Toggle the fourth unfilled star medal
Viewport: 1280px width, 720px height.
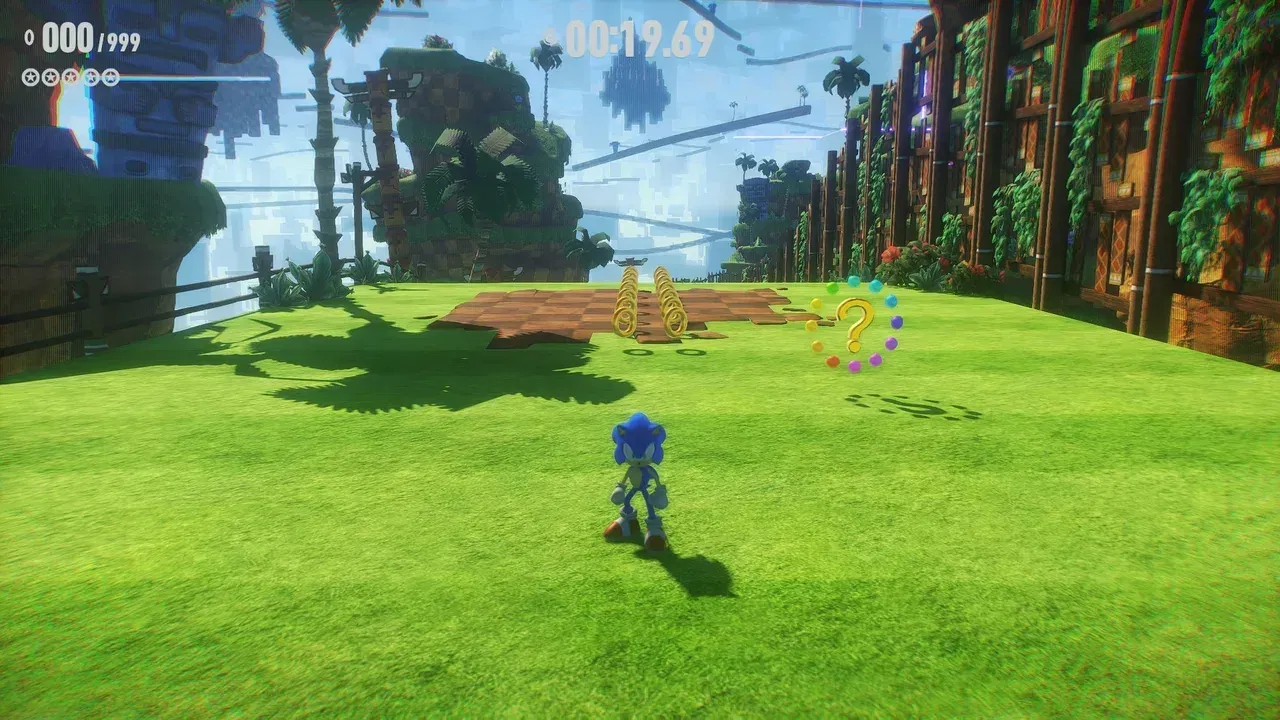89,76
